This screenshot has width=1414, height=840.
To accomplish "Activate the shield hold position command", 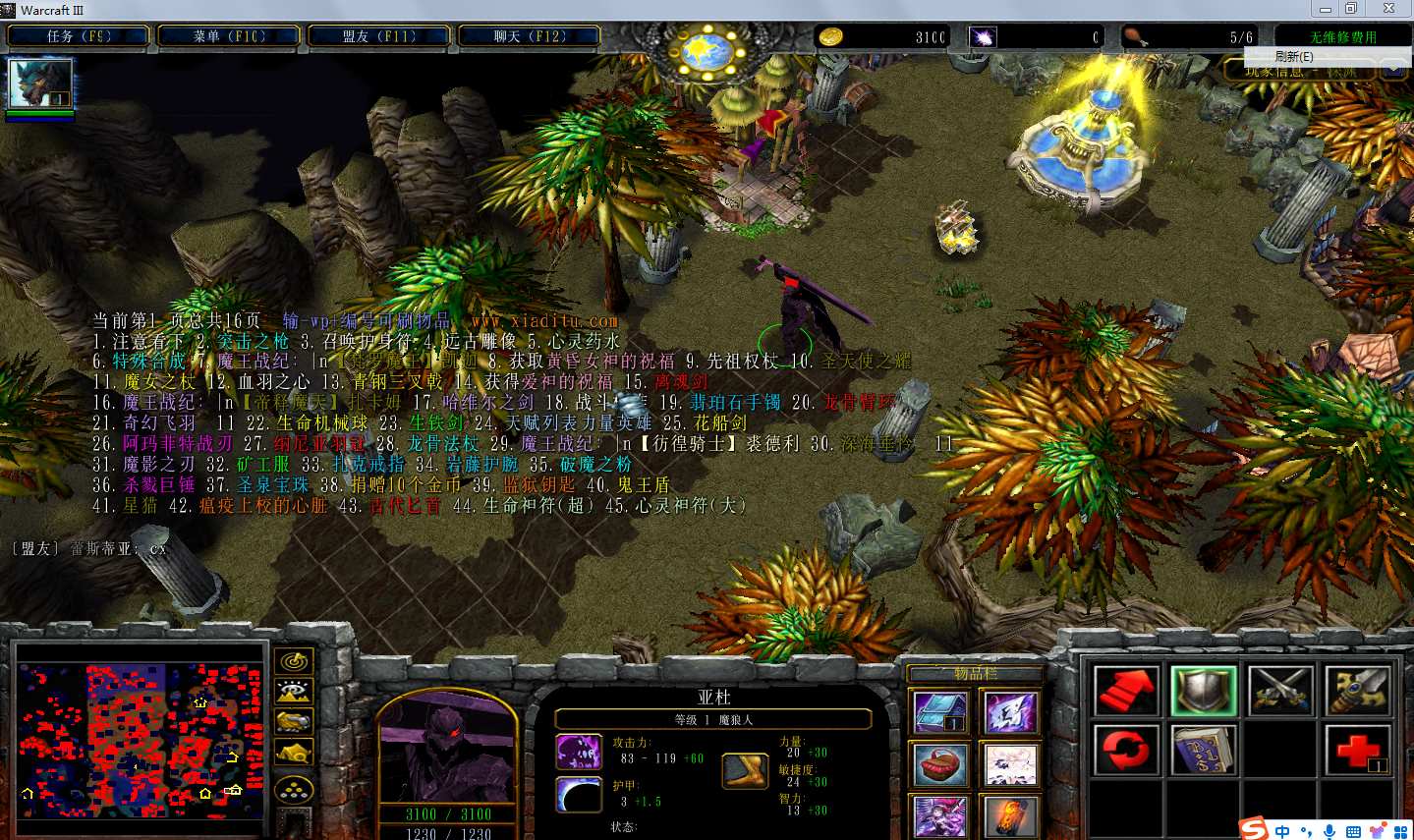I will 1203,691.
